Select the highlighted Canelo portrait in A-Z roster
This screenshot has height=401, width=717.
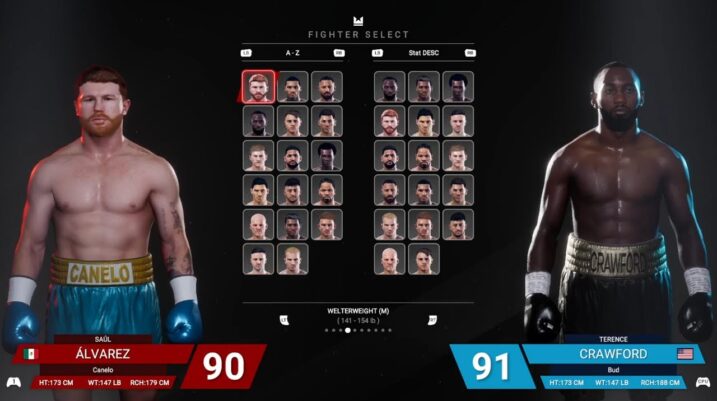(257, 86)
